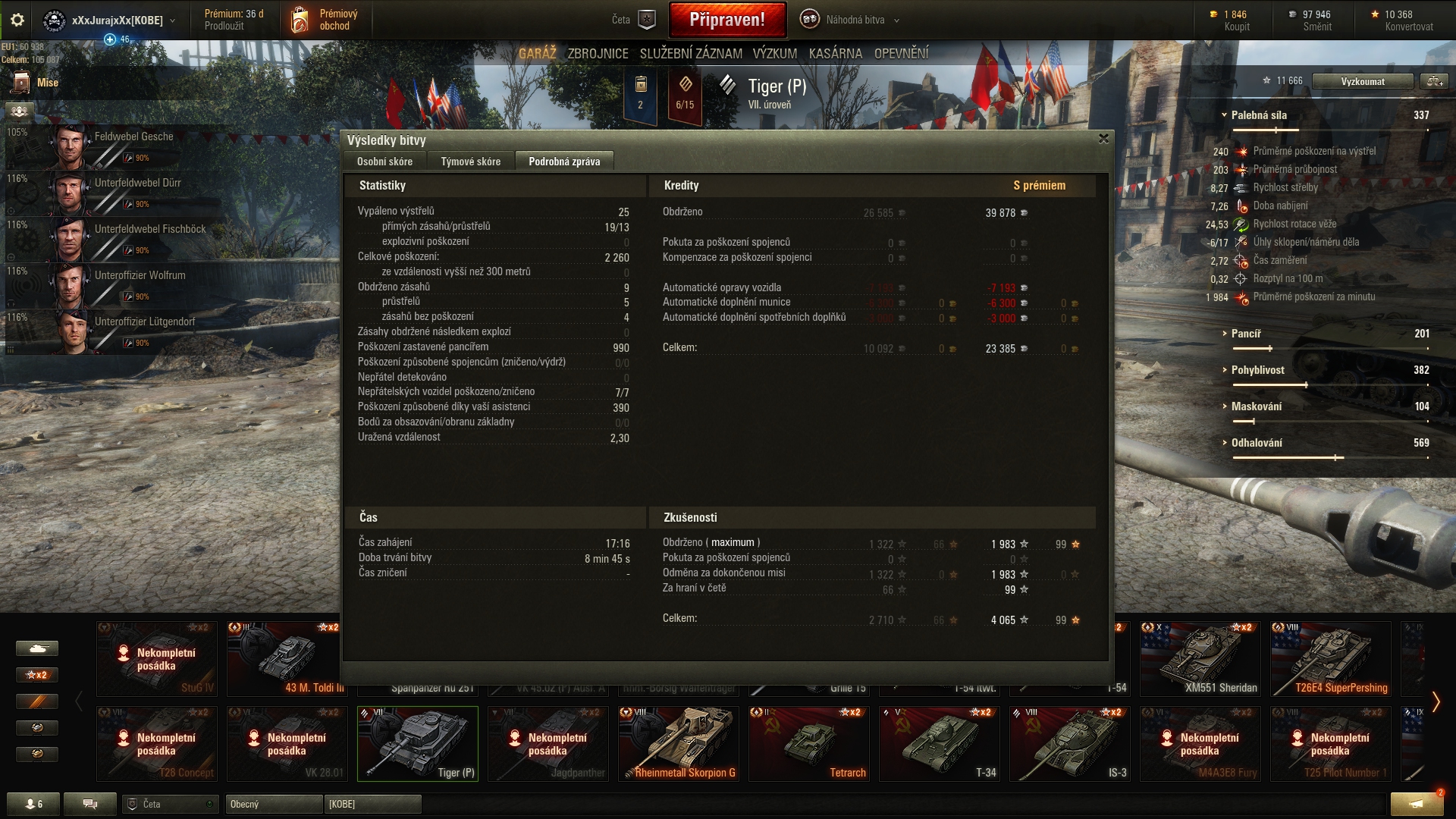1456x819 pixels.
Task: Choose the T26E4 SuperPershing tank
Action: (x=1330, y=658)
